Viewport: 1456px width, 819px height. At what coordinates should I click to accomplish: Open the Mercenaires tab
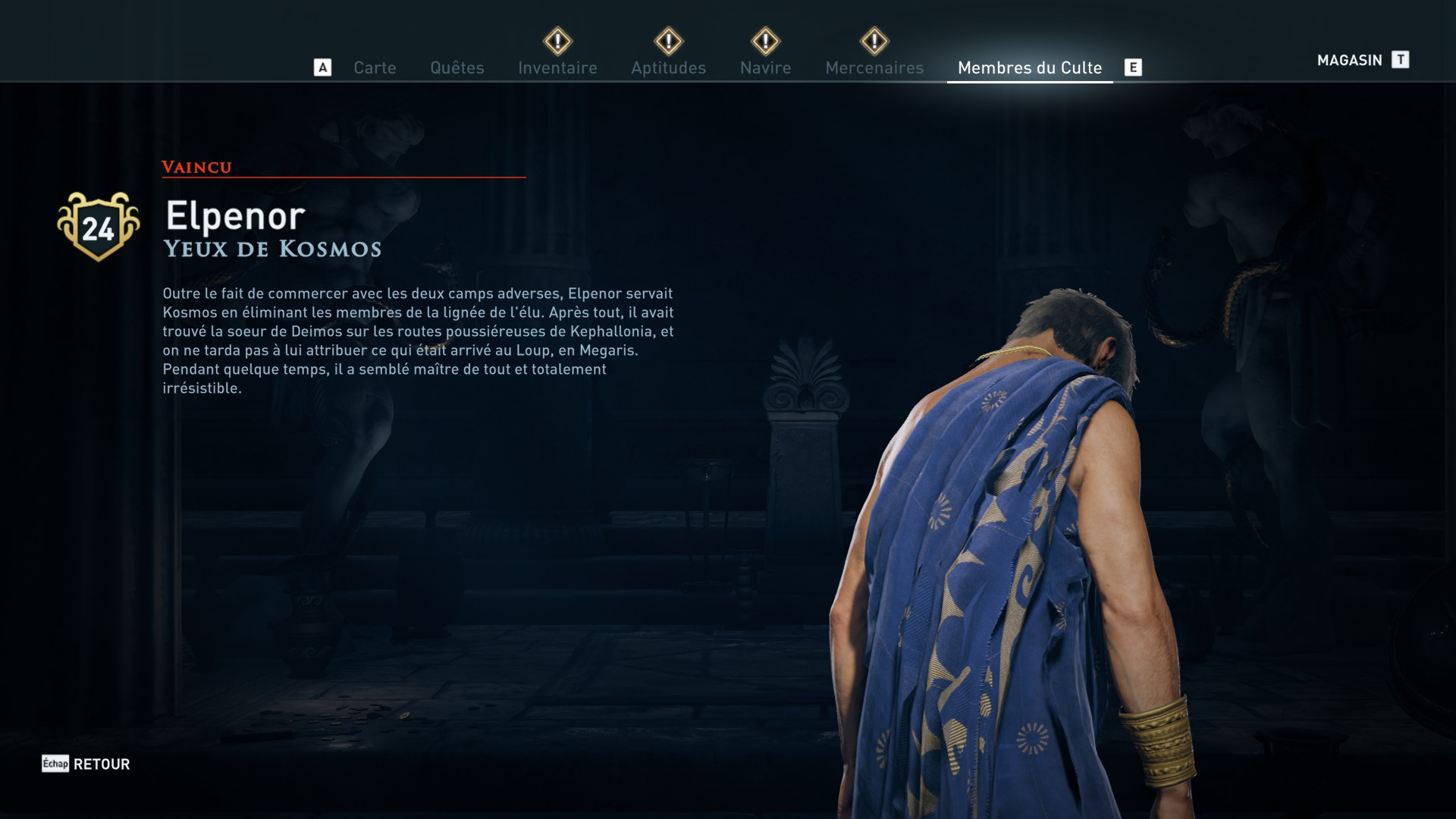tap(874, 67)
